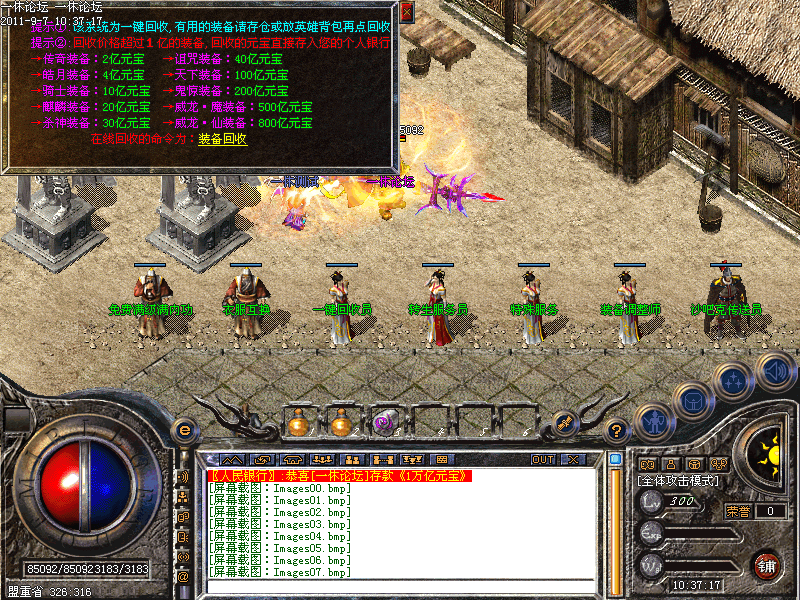Screen dimensions: 800x600
Task: Open the bag round button
Action: (x=692, y=401)
